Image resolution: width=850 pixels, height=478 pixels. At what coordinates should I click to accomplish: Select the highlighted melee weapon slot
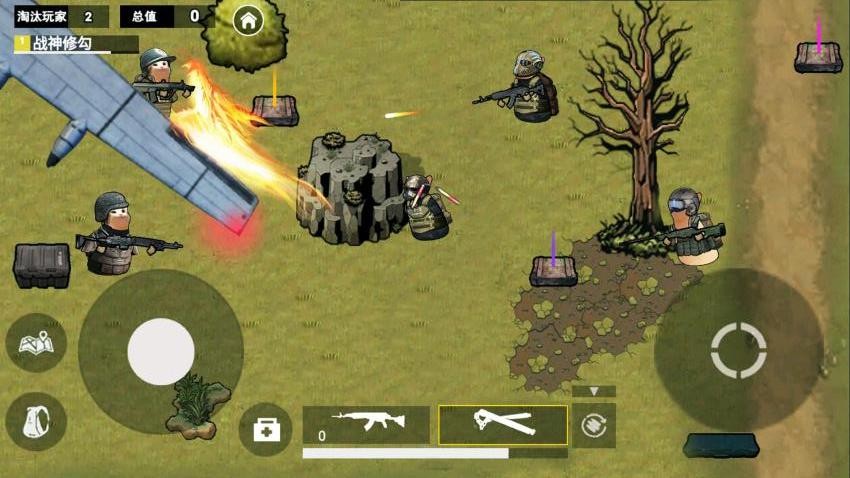click(503, 424)
